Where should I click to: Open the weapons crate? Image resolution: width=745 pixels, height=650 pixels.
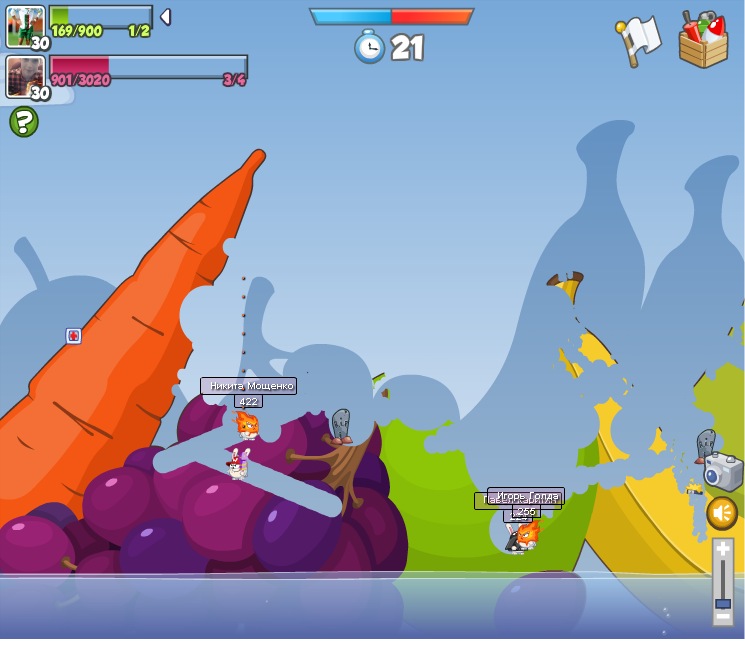pos(703,41)
